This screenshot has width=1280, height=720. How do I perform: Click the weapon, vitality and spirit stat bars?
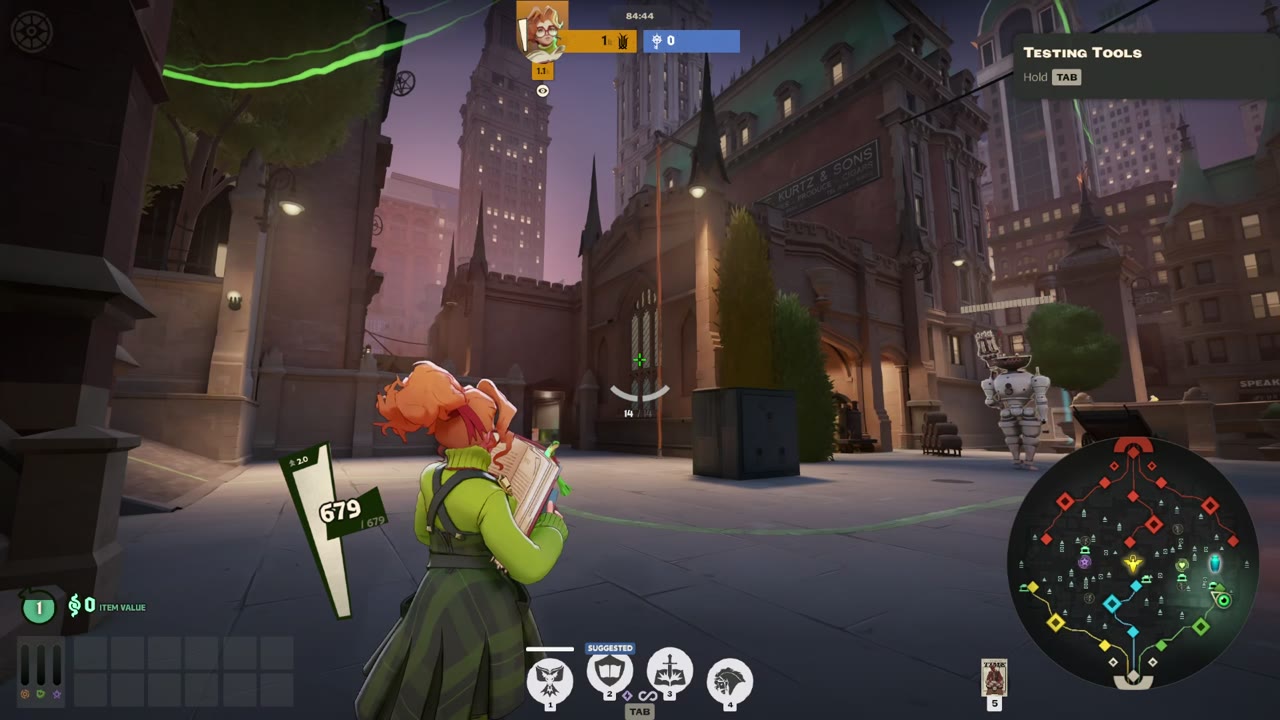click(41, 671)
